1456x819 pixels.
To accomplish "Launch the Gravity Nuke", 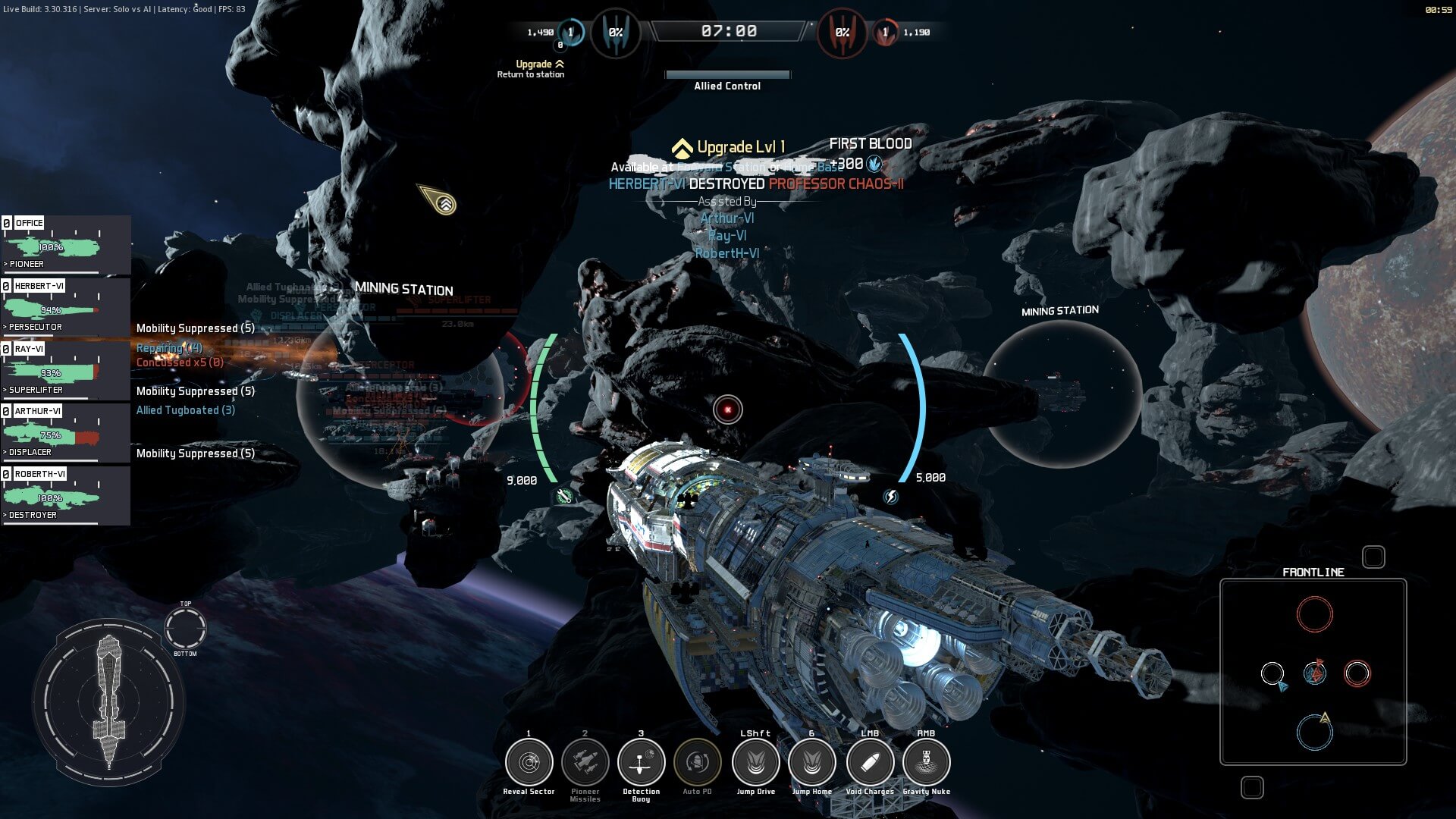I will 926,762.
